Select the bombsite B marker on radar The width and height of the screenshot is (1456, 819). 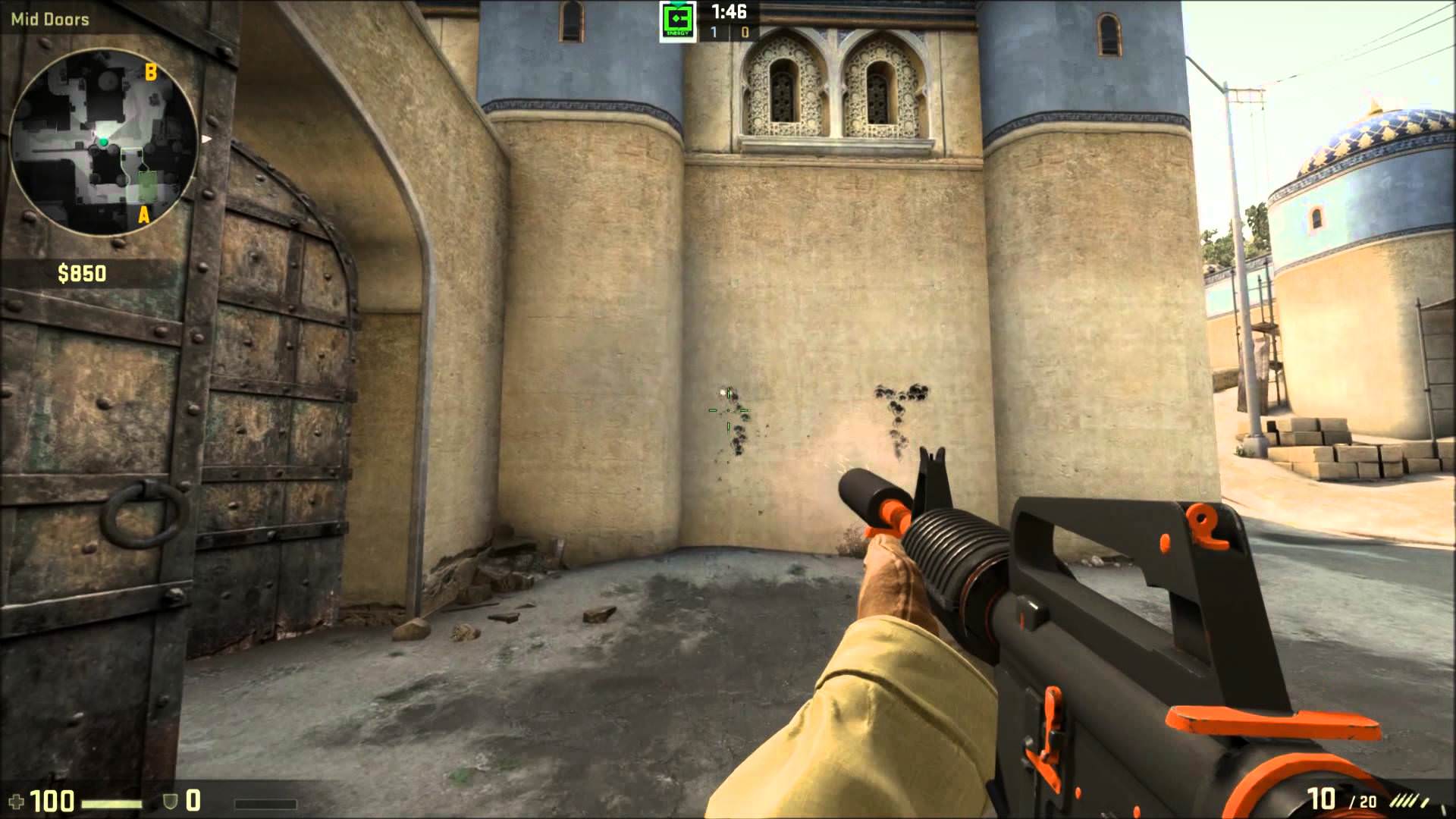[x=151, y=72]
